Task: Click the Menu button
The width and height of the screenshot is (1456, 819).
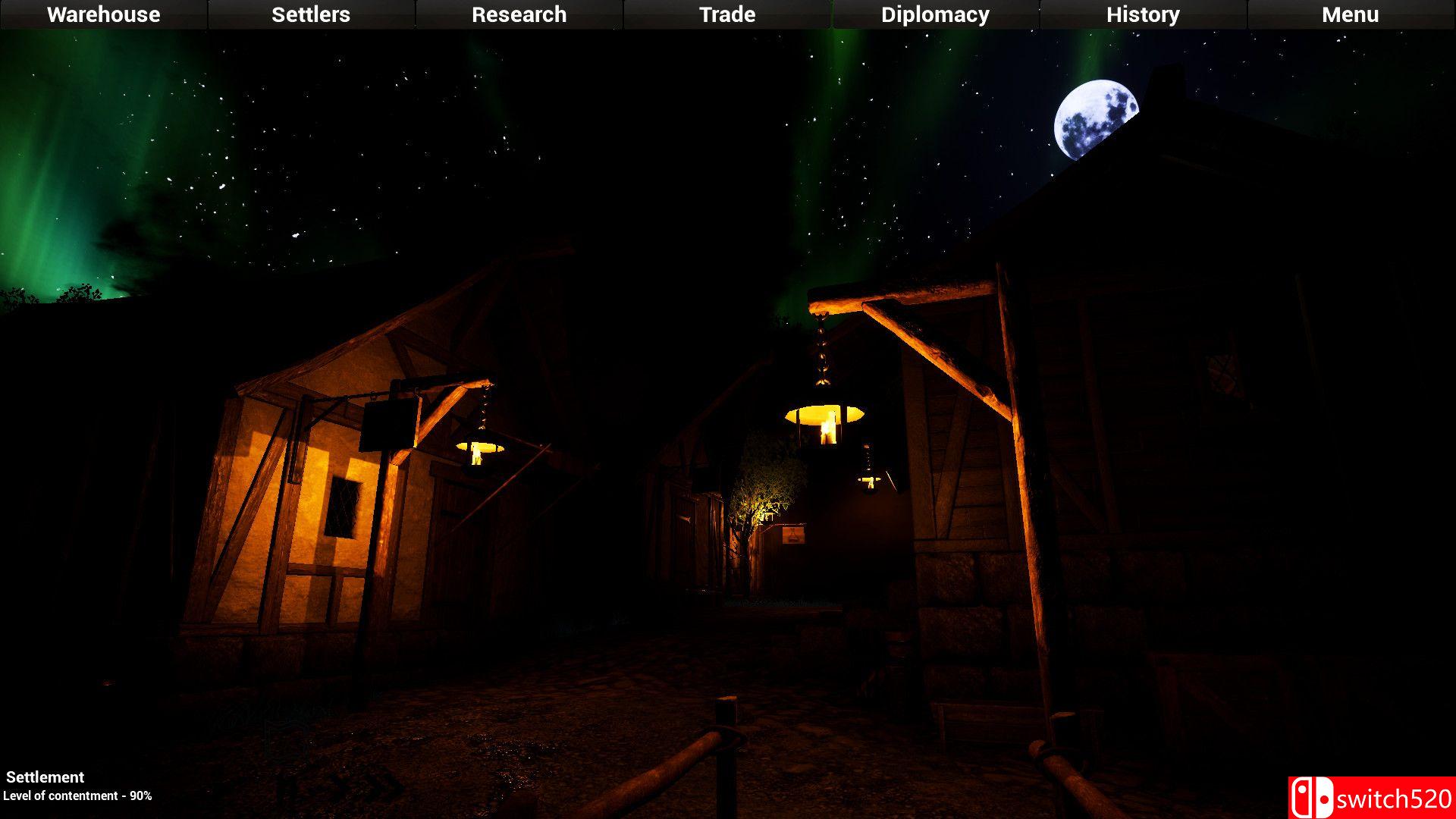Action: coord(1351,14)
